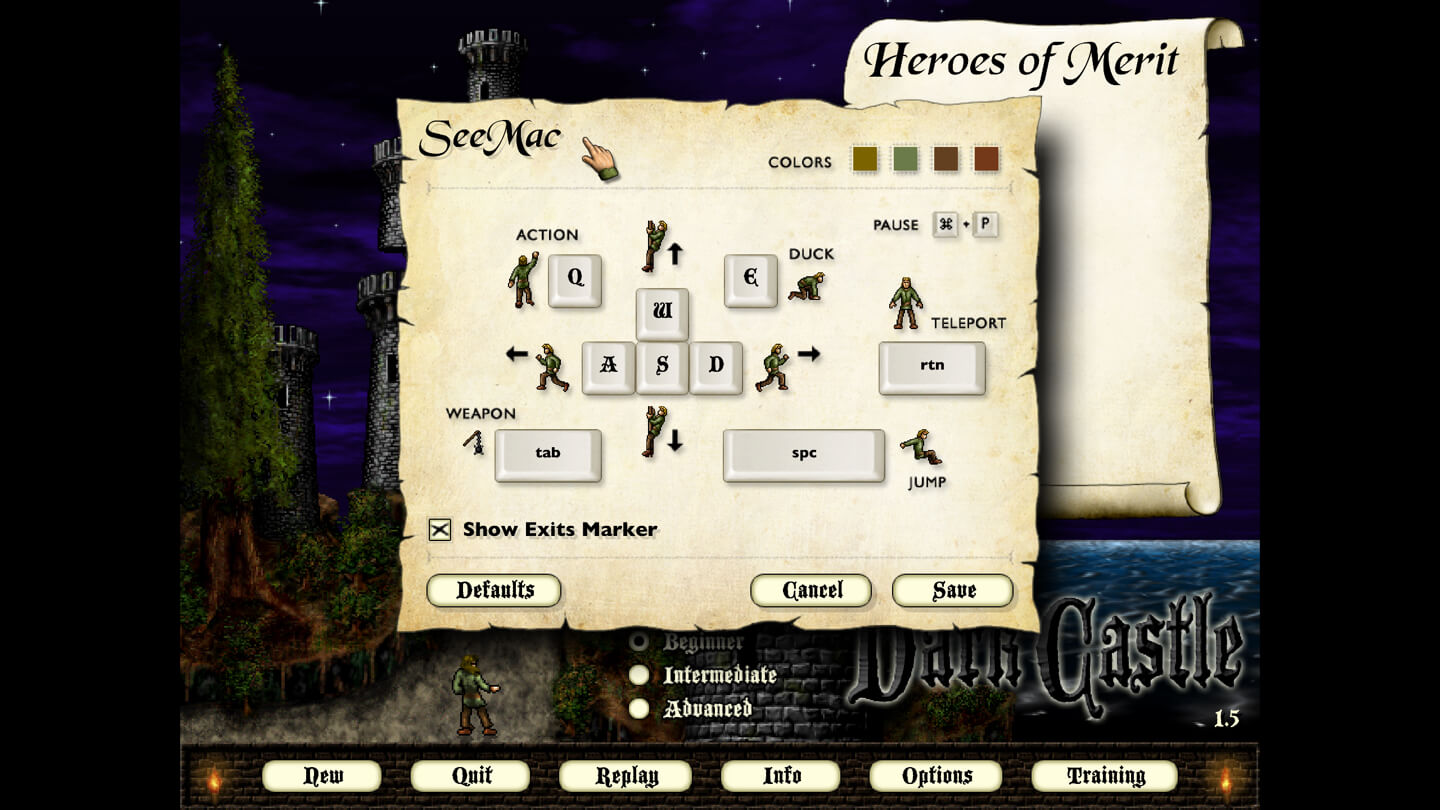The image size is (1440, 810).
Task: Select the green color swatch
Action: click(904, 158)
